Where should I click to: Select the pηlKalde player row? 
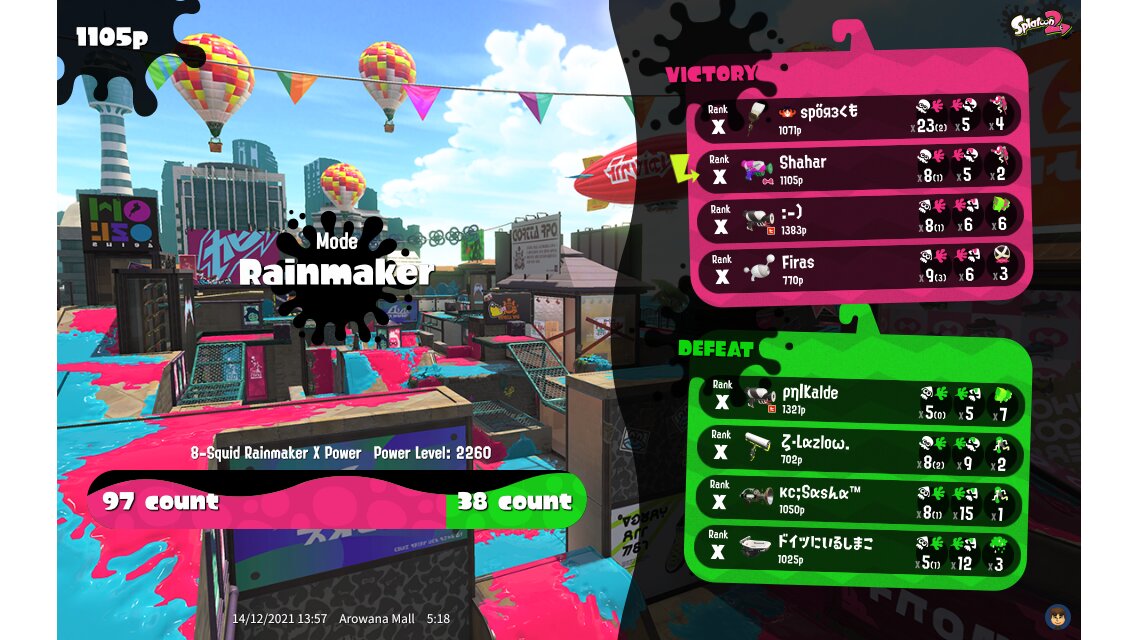[860, 398]
